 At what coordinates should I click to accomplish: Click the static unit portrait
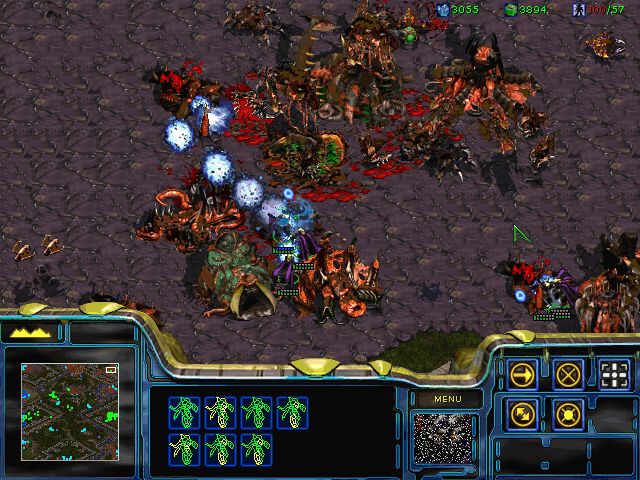(445, 439)
